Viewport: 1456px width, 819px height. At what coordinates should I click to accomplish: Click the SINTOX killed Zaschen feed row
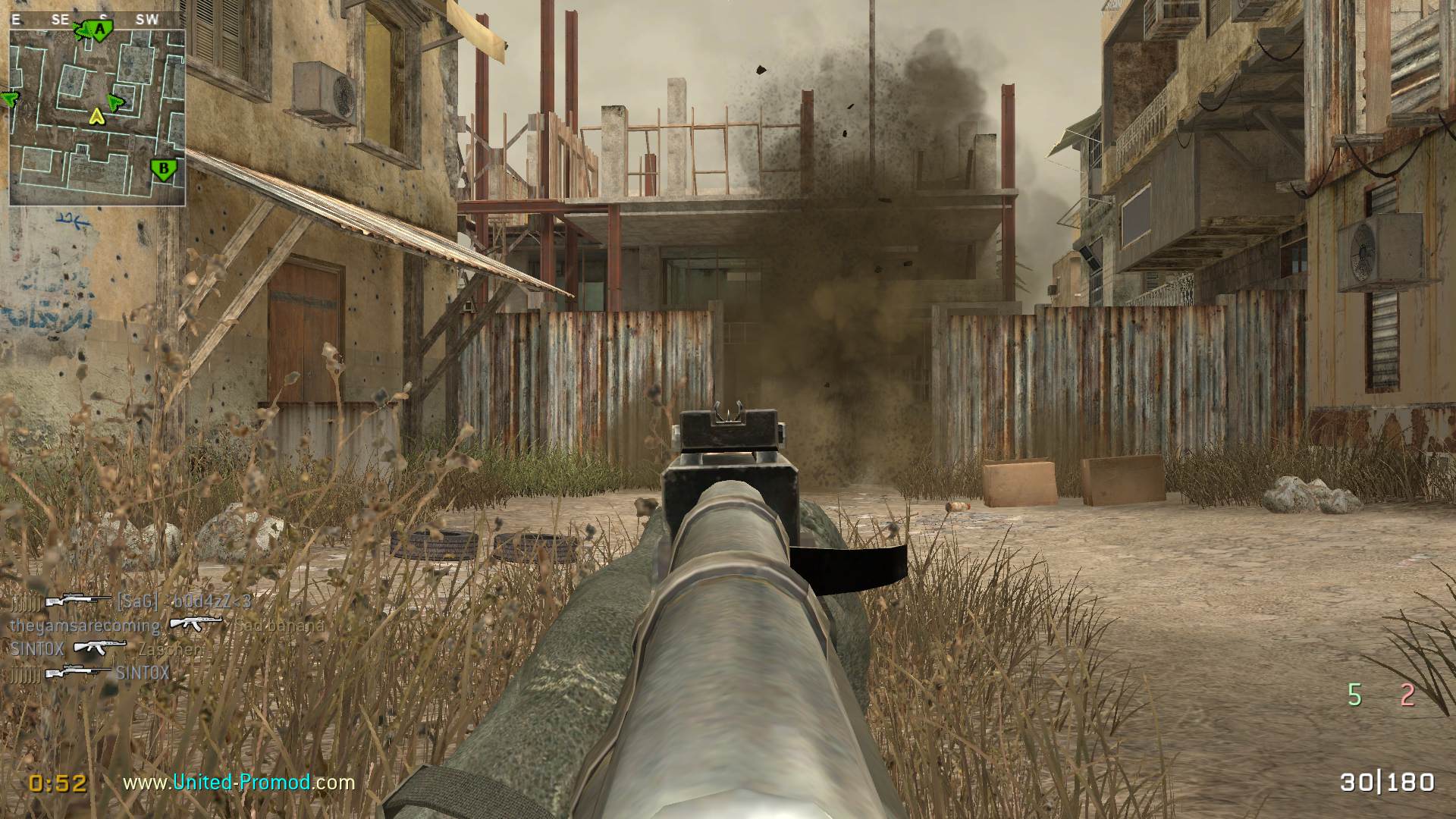(106, 649)
